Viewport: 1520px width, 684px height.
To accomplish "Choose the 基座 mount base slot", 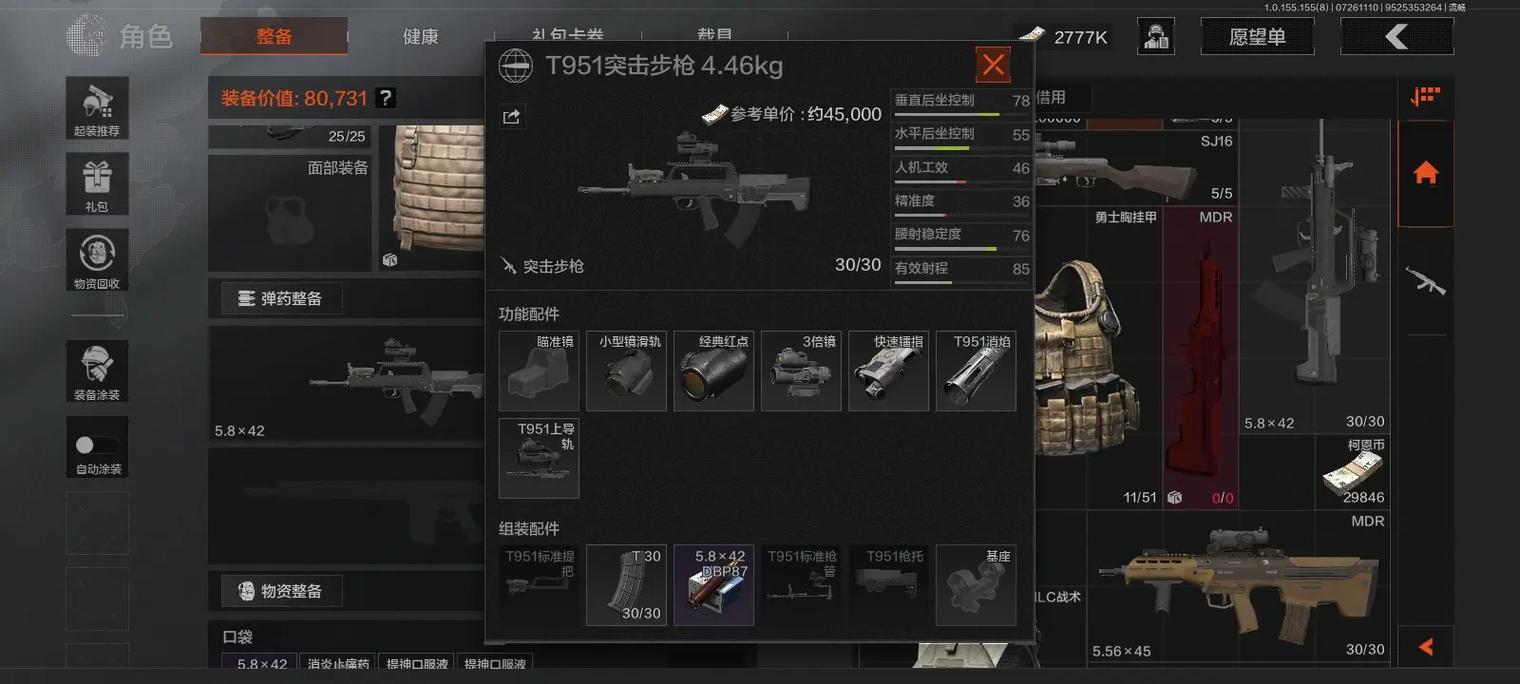I will pyautogui.click(x=976, y=585).
